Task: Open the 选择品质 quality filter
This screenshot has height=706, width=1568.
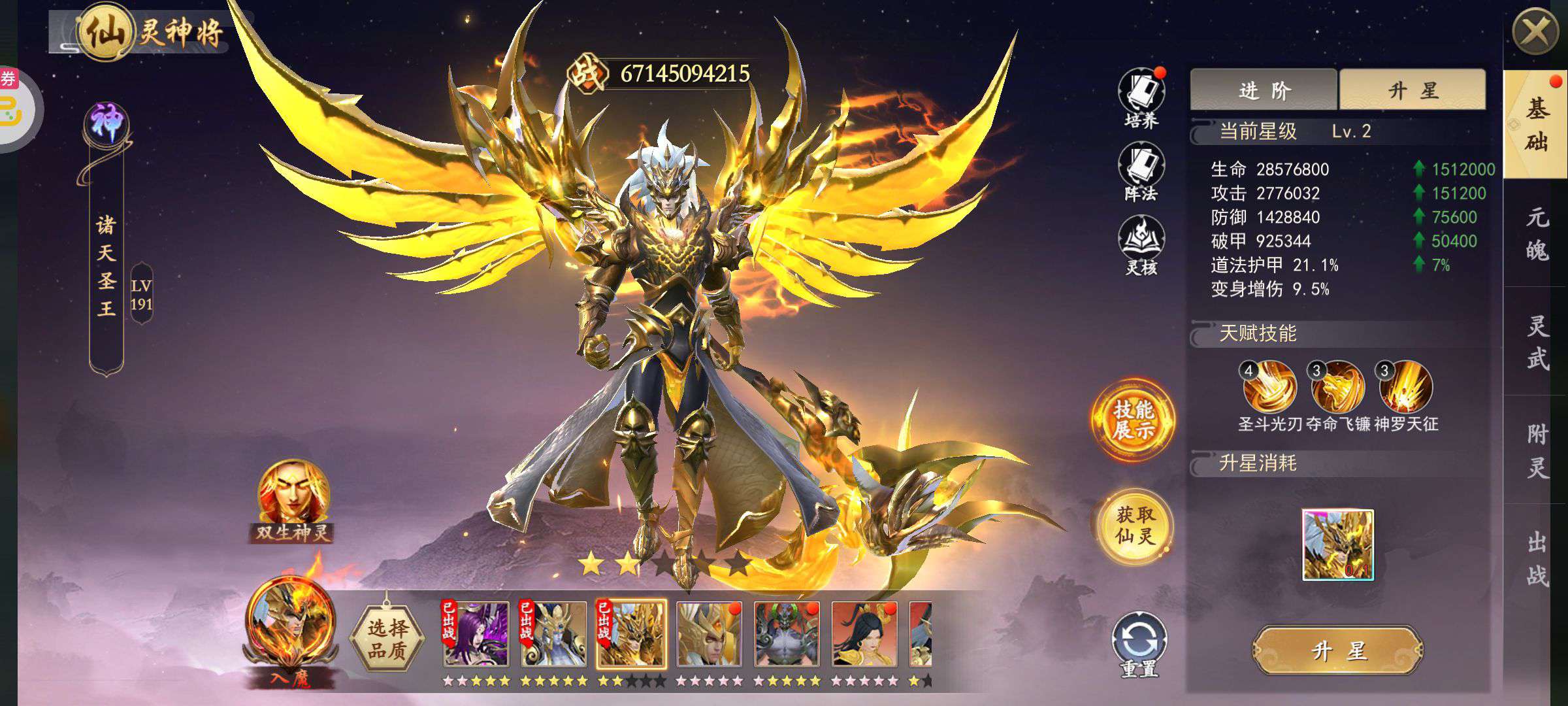Action: click(387, 638)
